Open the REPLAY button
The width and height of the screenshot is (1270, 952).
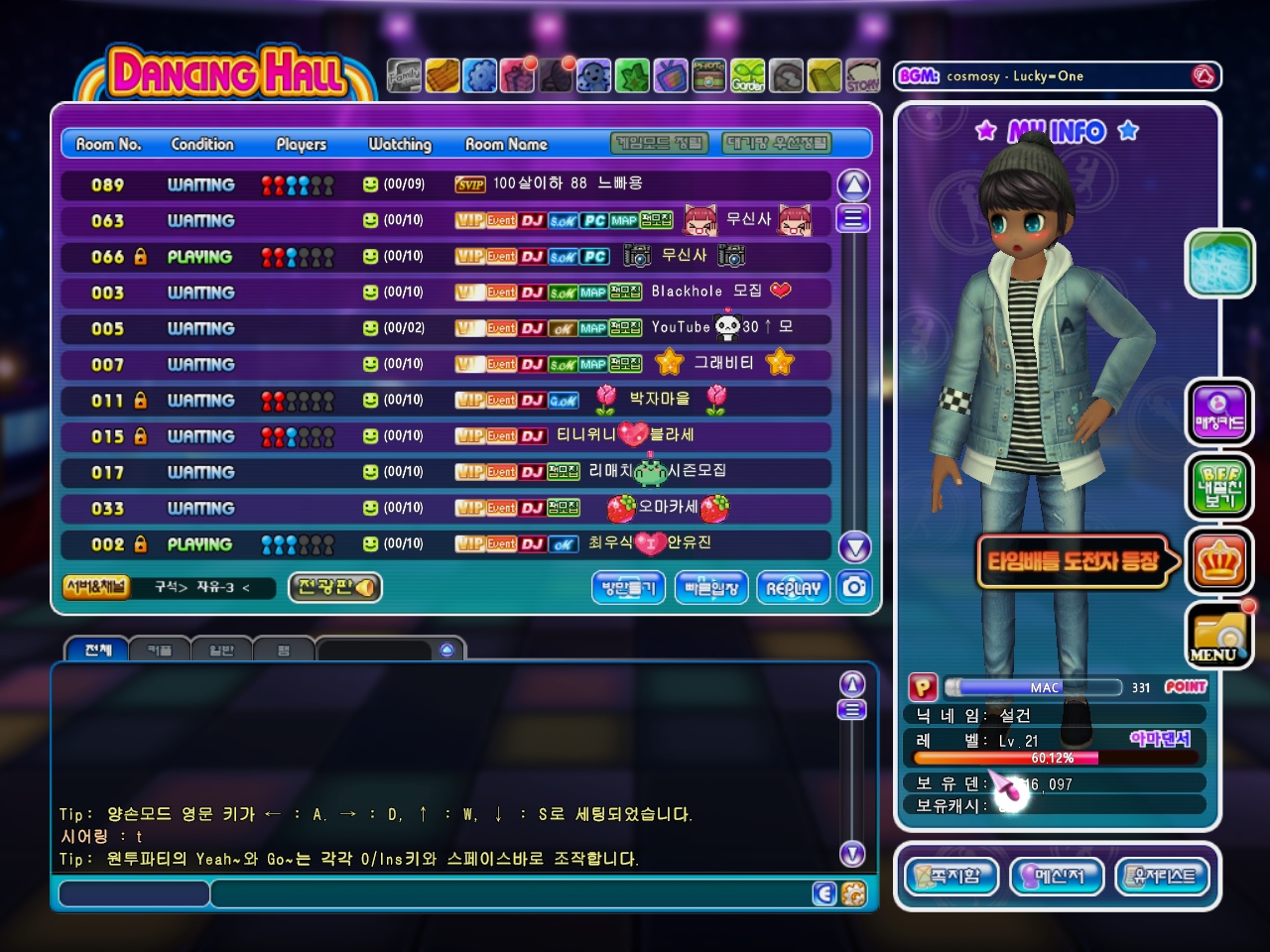[x=793, y=588]
